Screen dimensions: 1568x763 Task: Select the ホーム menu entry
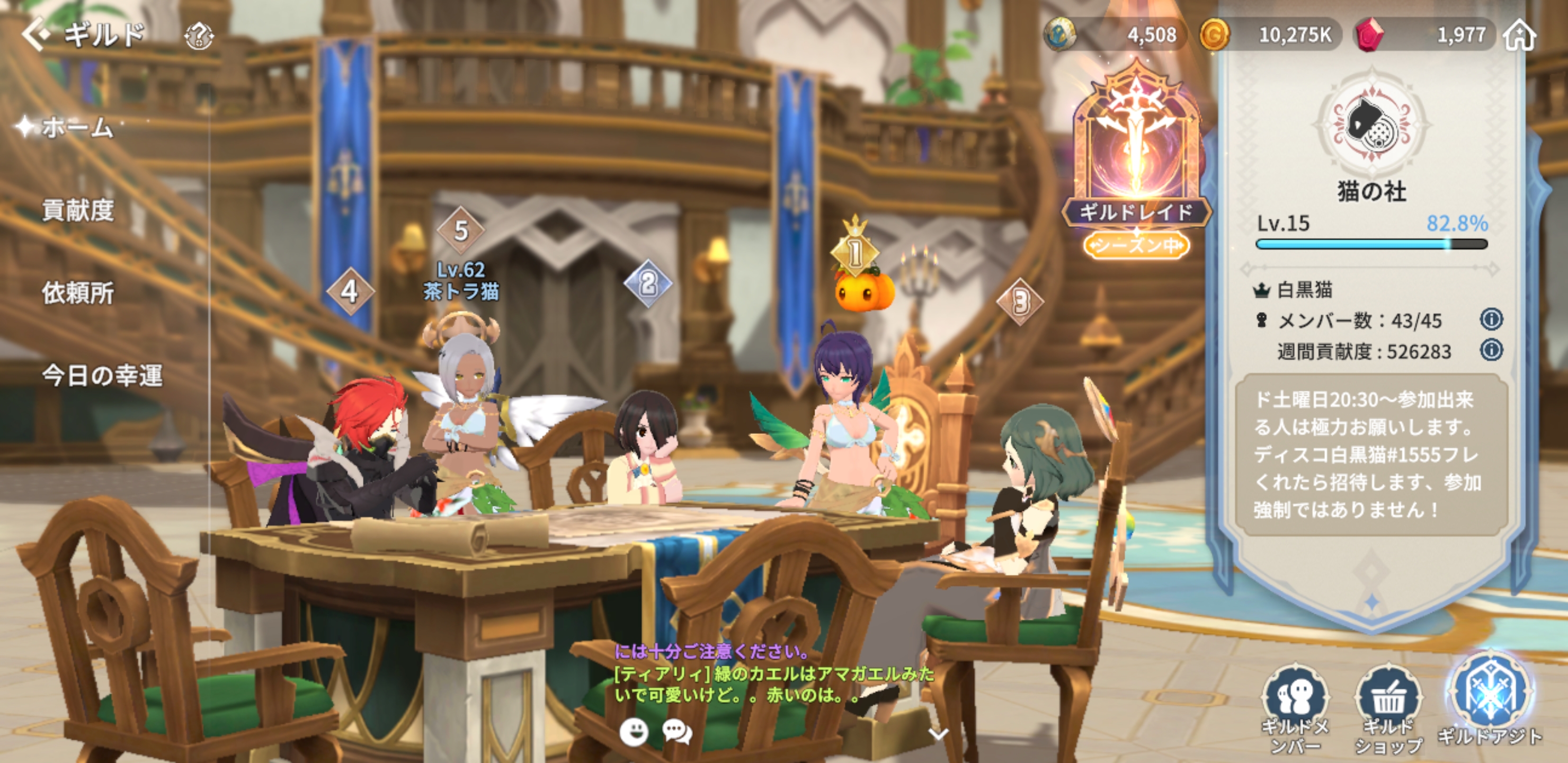point(77,128)
